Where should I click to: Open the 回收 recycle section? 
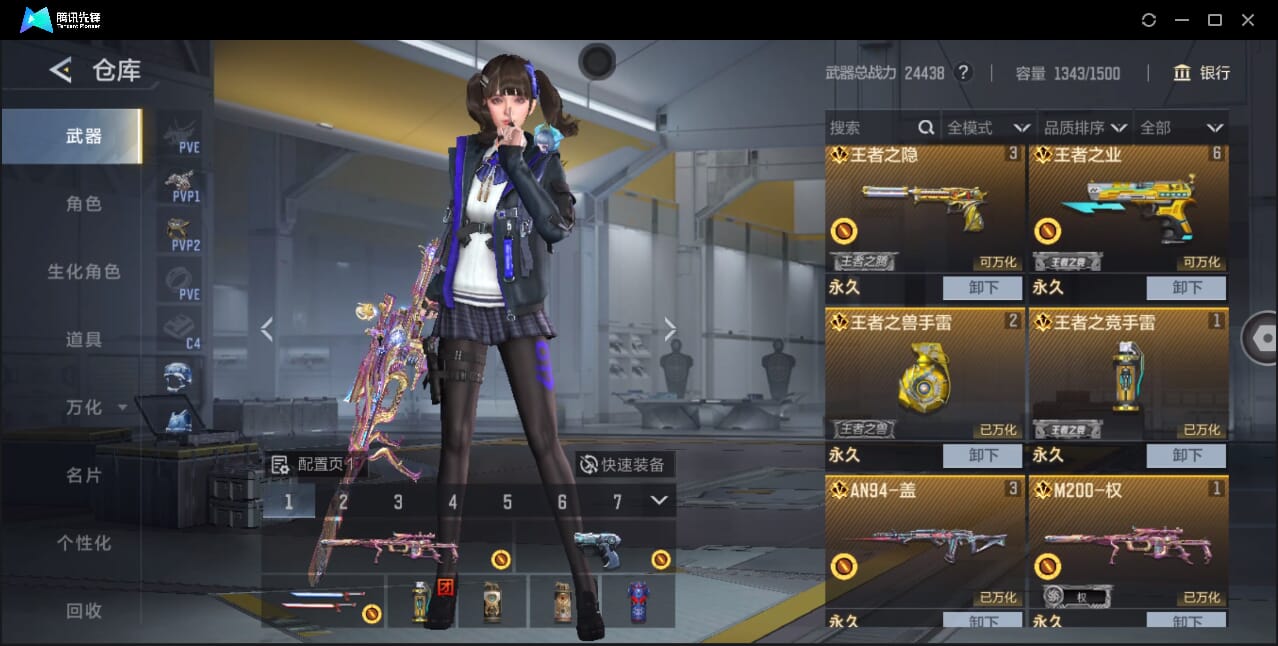pyautogui.click(x=83, y=610)
